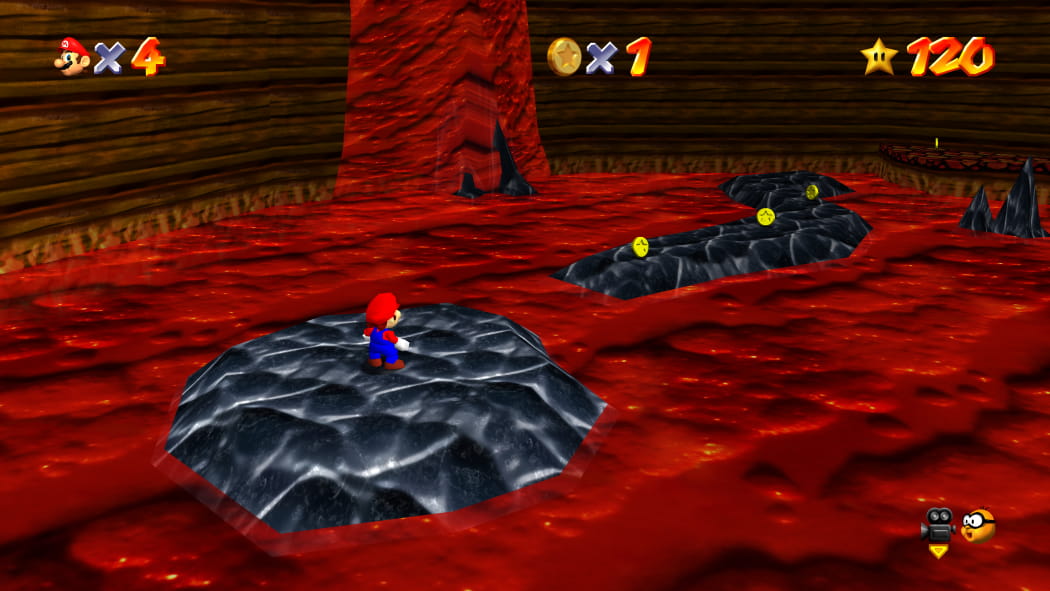The image size is (1050, 591).
Task: Click the movie camera icon
Action: coord(937,524)
